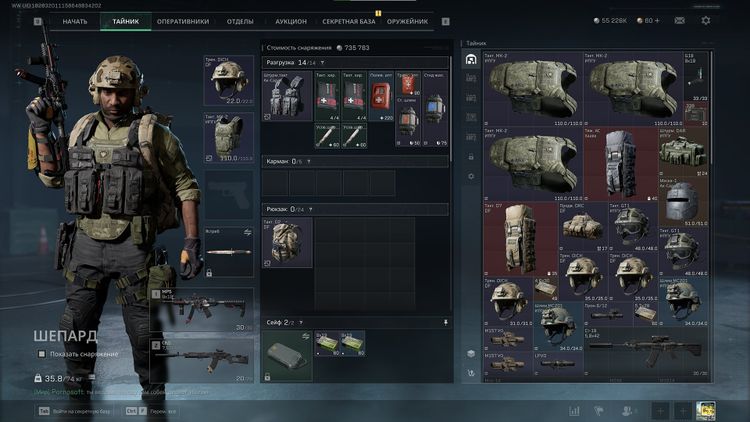Switch to the Оперативники tab
Image resolution: width=750 pixels, height=422 pixels.
click(x=182, y=21)
